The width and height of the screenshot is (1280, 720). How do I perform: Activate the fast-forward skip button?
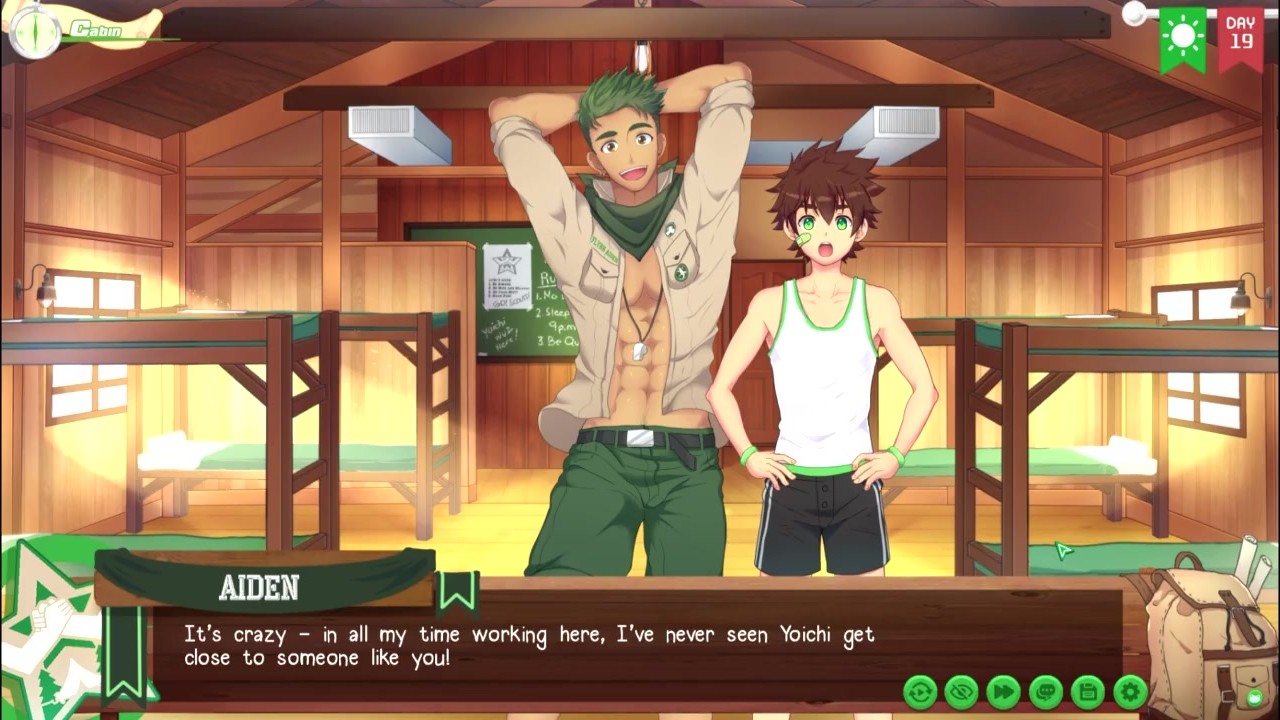[1003, 691]
